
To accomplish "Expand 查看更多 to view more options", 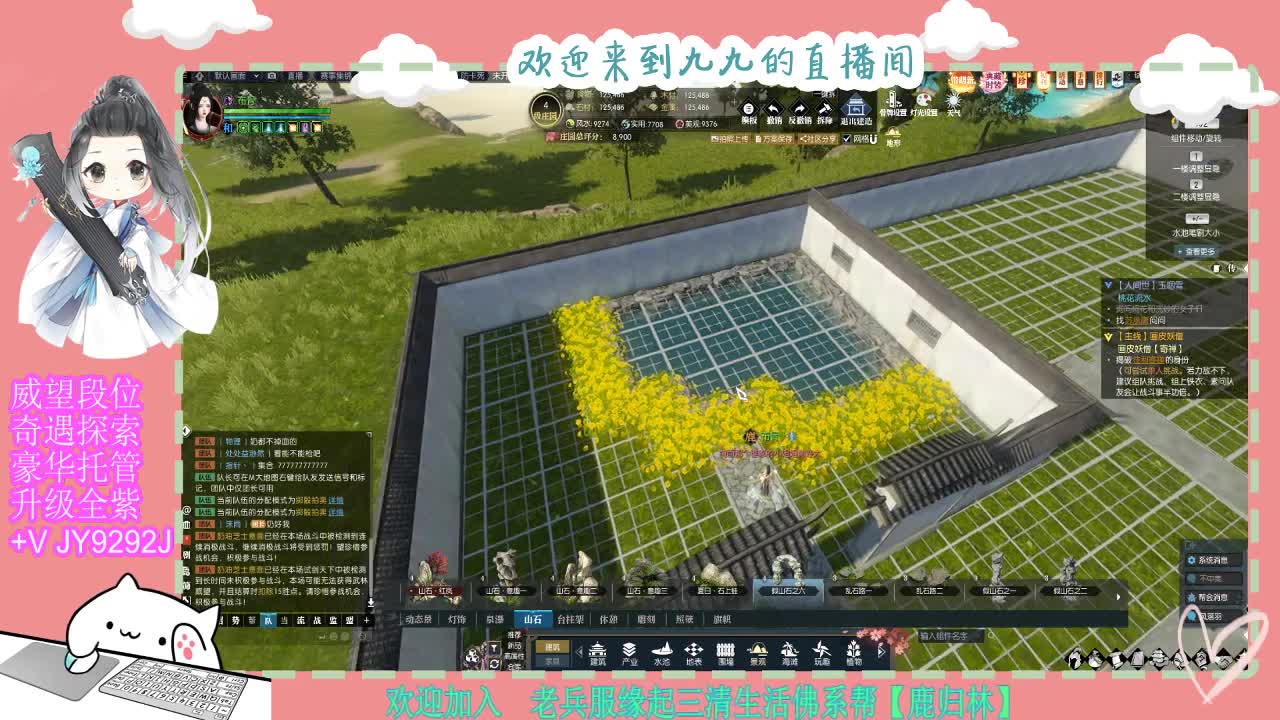I will [x=1196, y=251].
